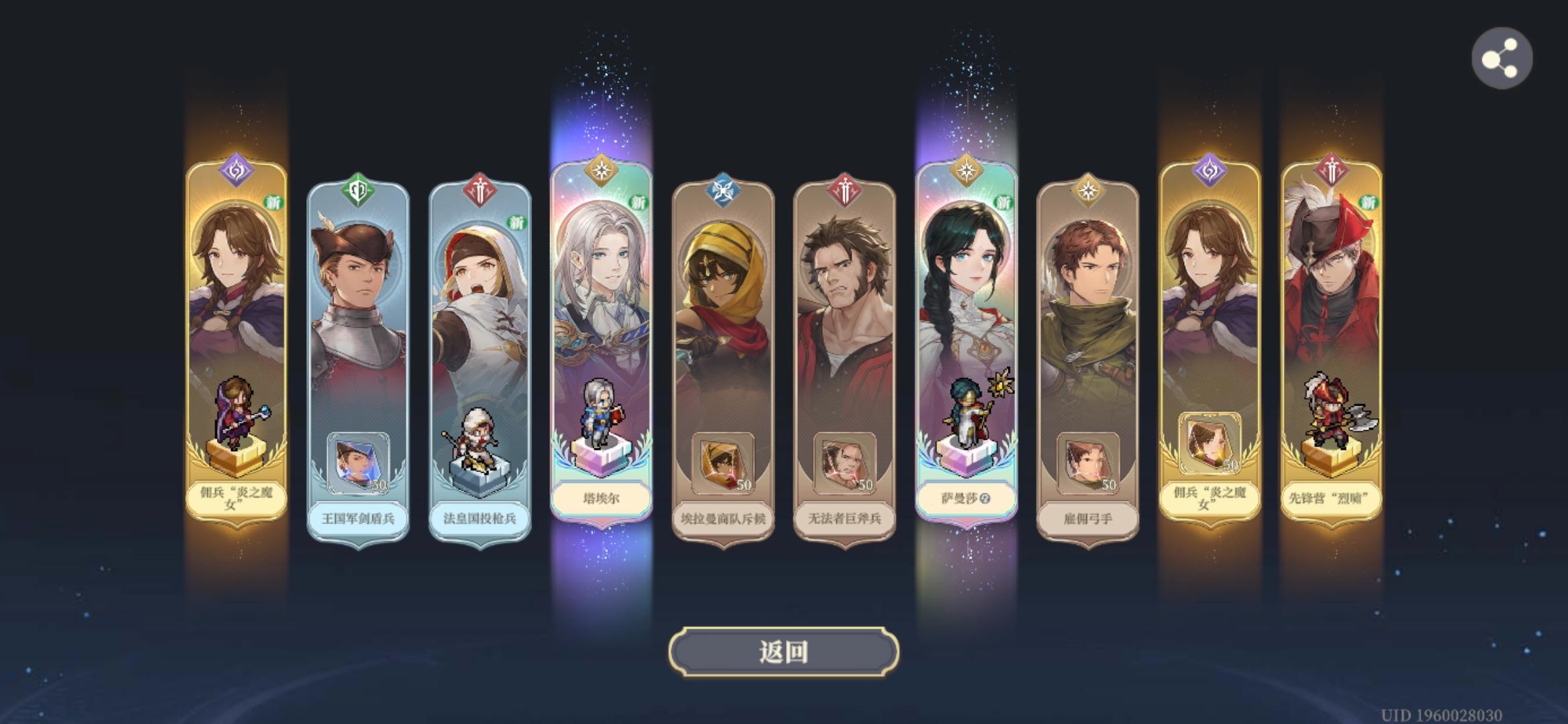1568x724 pixels.
Task: Select the blue element icon on 埃拉曼商队斥候's card
Action: 722,188
